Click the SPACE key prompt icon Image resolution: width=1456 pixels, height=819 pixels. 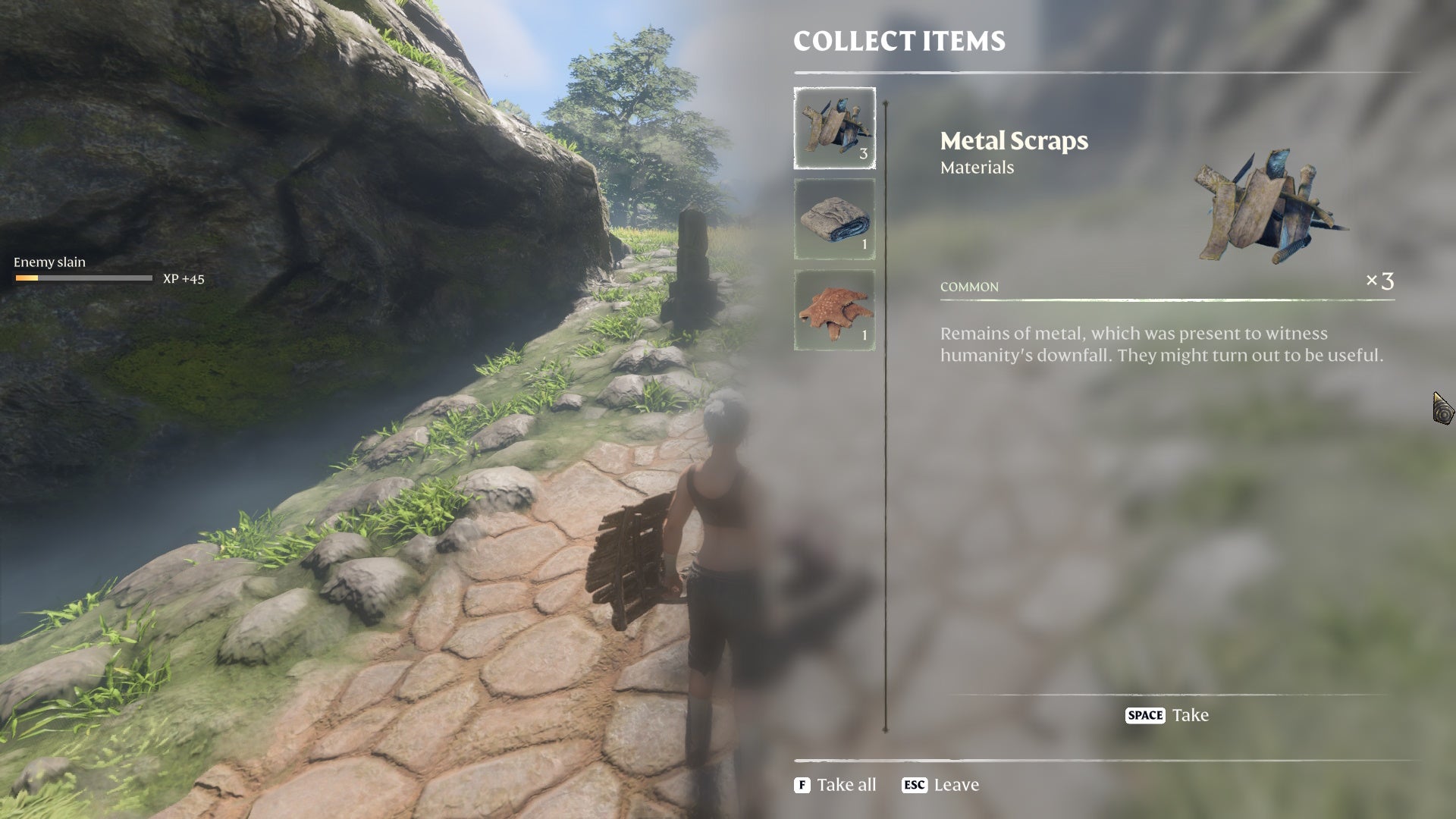click(1146, 715)
